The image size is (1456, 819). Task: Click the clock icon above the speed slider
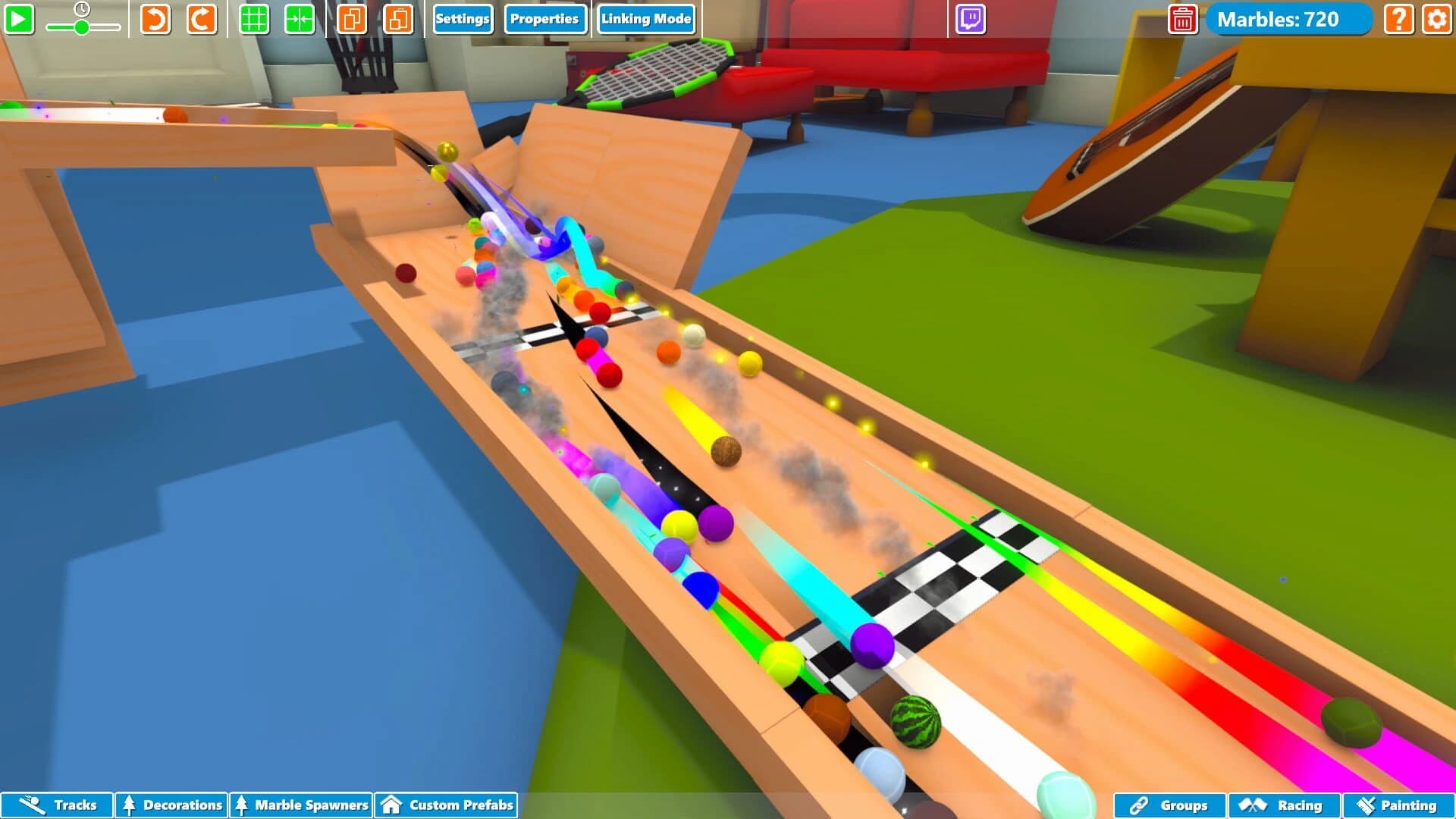click(83, 9)
